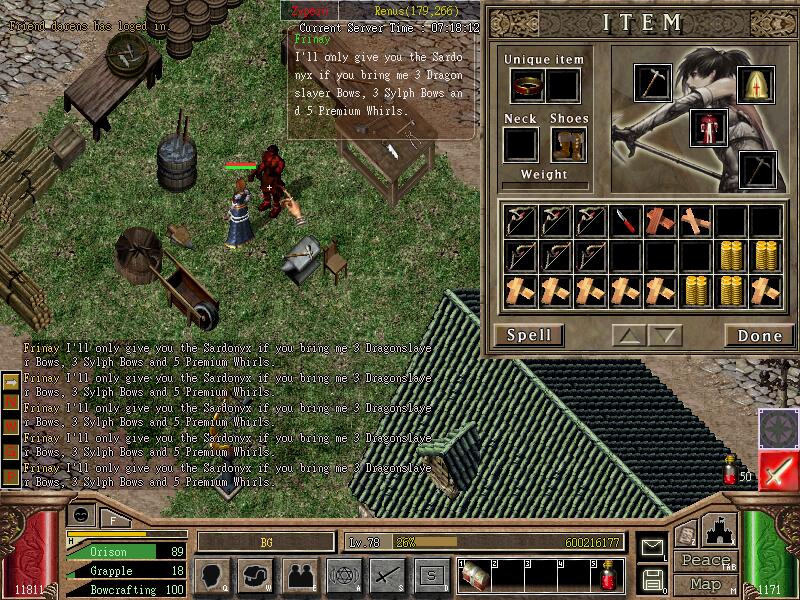Activate the hexagram magic button

pos(343,575)
